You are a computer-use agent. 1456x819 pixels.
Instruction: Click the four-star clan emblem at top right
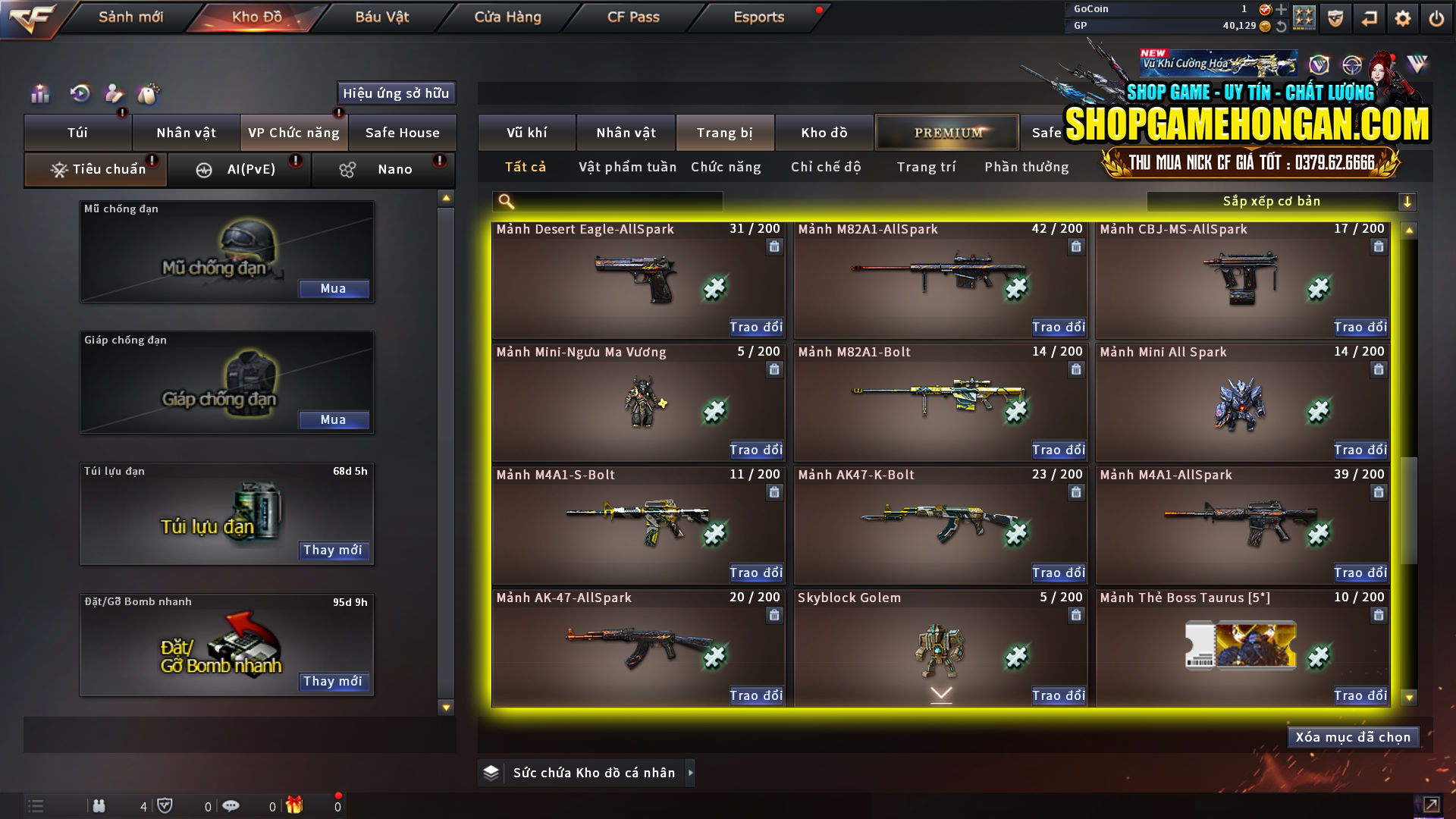[1305, 17]
